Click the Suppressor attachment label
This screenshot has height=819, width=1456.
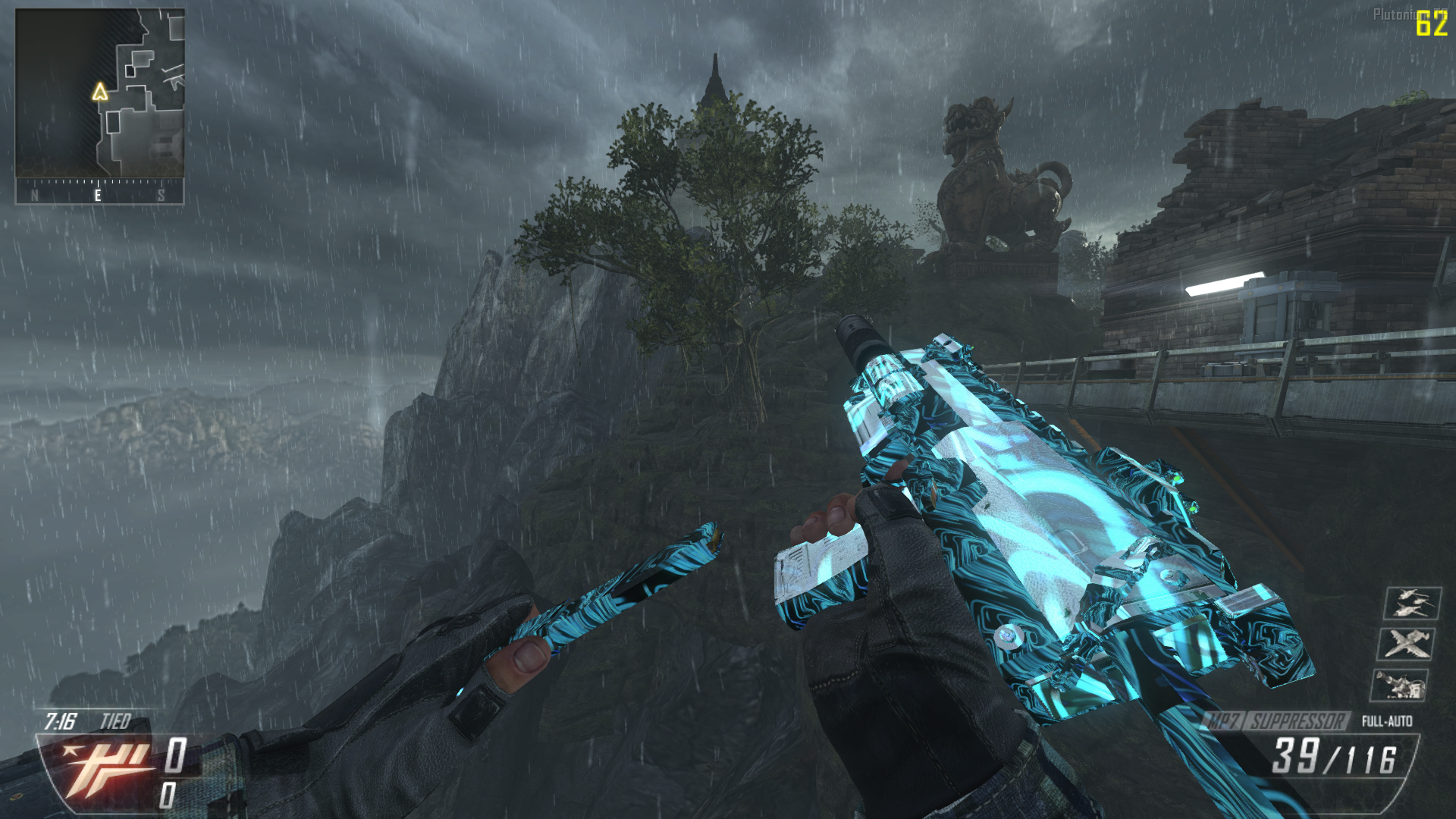tap(1297, 720)
